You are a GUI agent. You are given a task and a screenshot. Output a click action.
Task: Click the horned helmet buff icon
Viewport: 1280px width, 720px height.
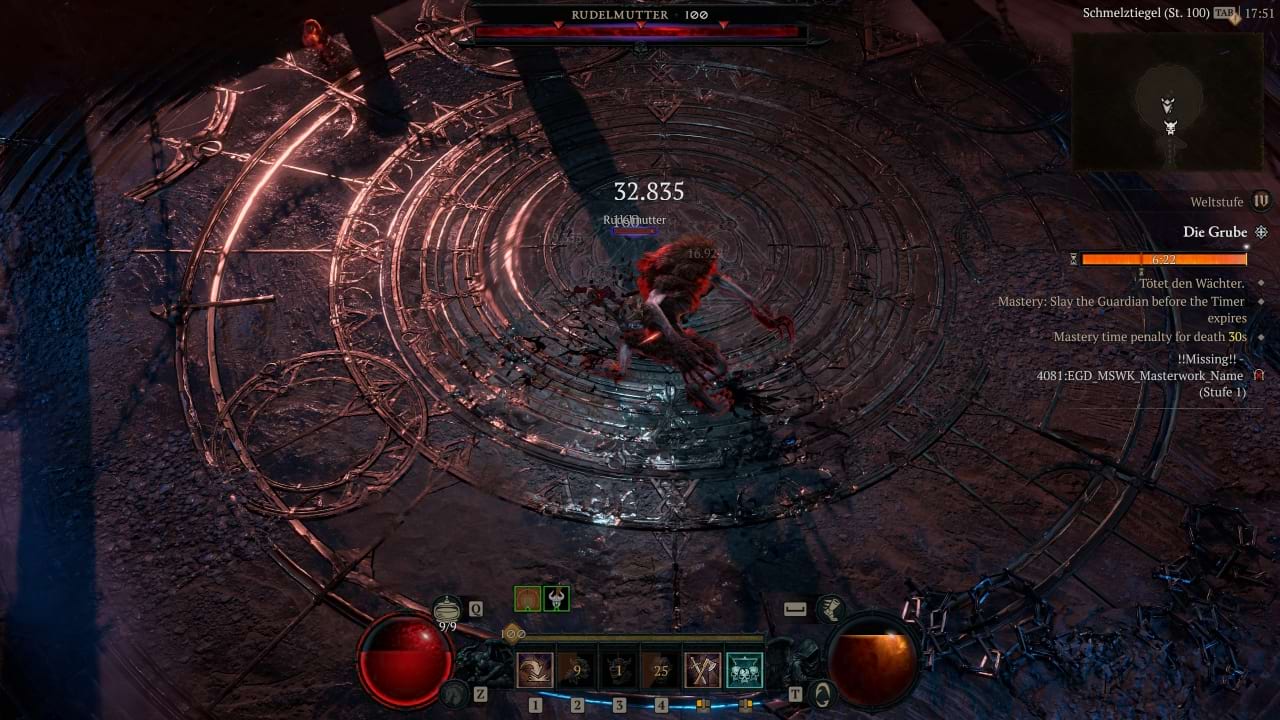(556, 598)
